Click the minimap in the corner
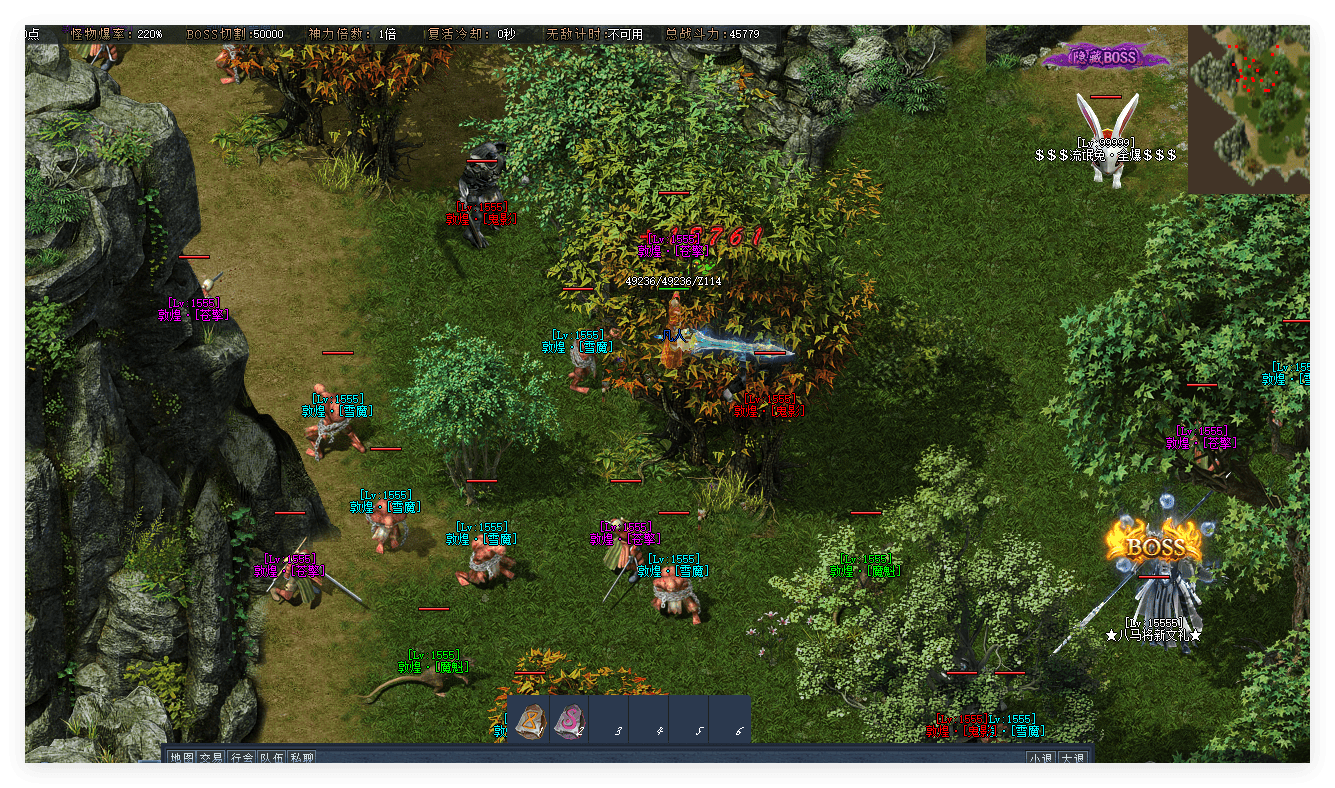The image size is (1335, 788). click(1248, 108)
